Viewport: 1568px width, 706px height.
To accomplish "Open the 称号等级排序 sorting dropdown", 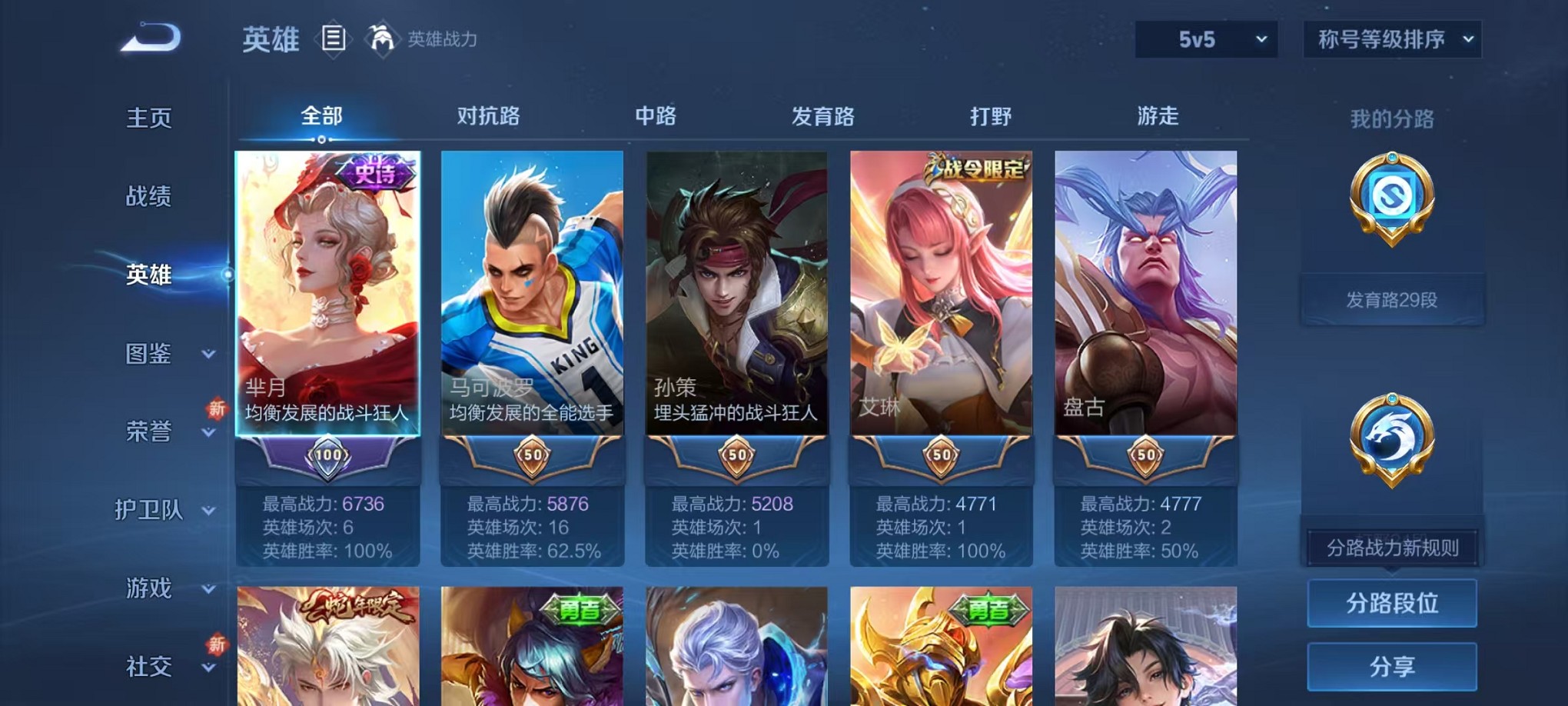I will point(1390,37).
